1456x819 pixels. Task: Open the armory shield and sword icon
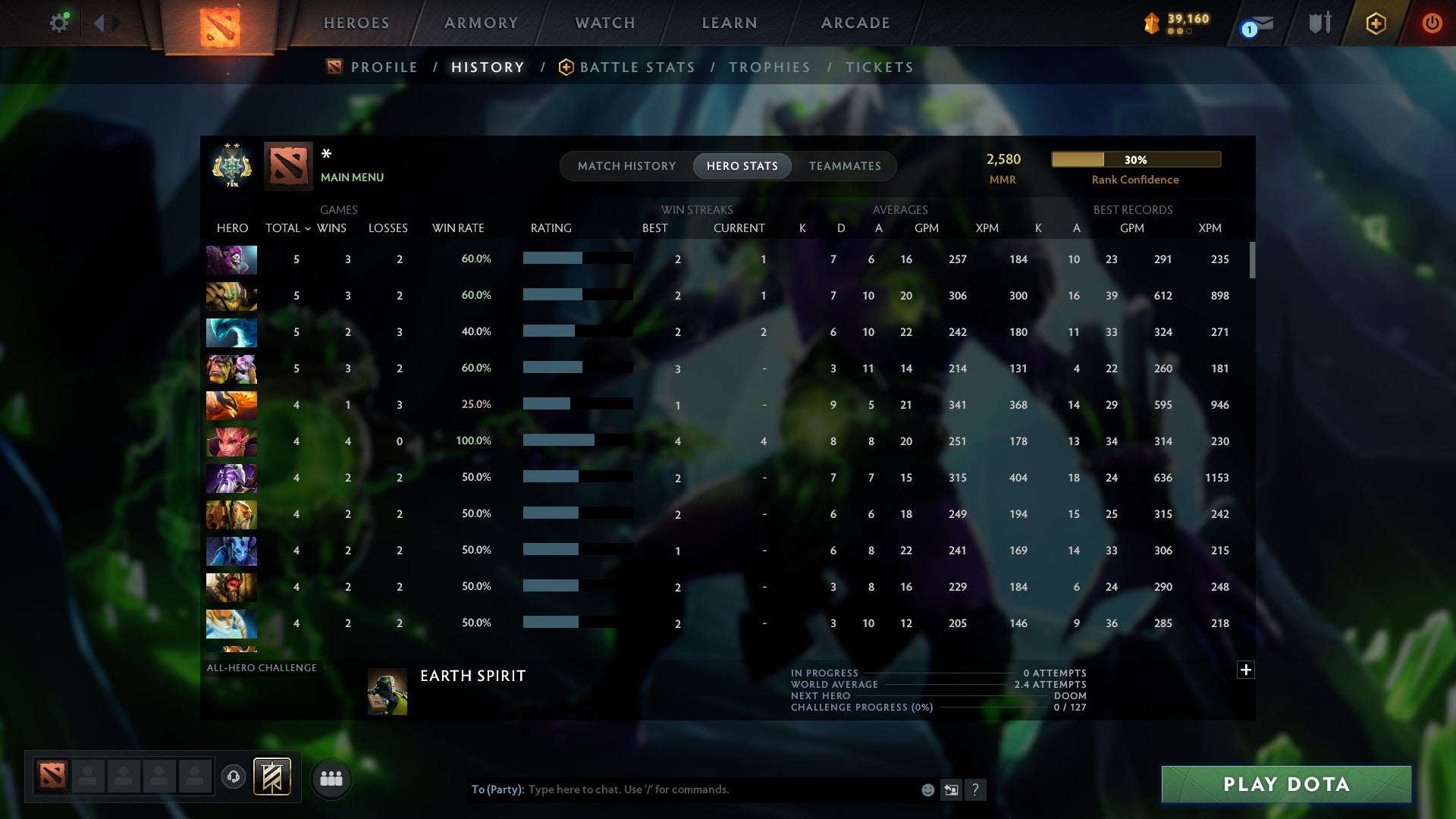coord(1319,23)
